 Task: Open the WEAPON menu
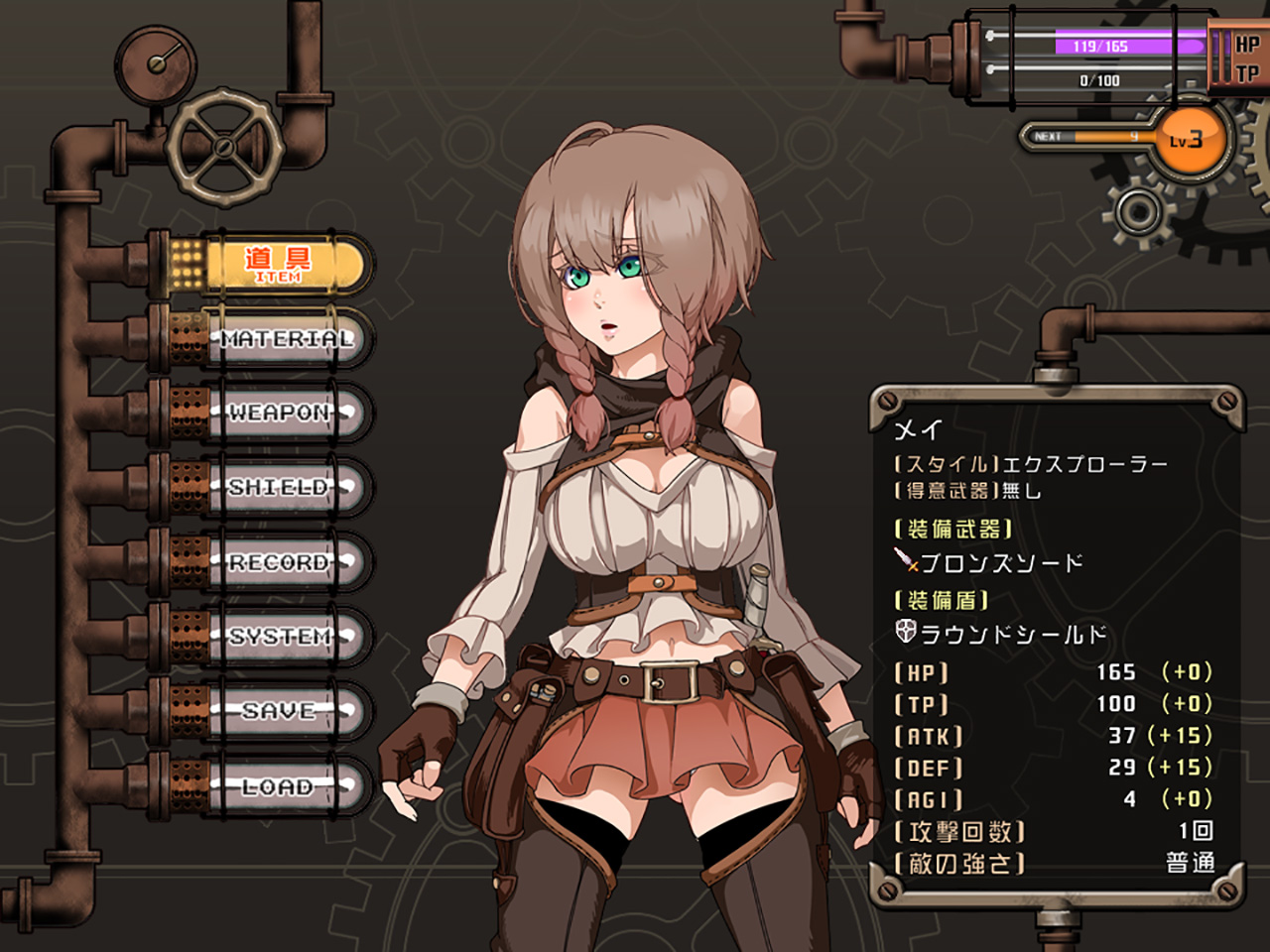click(x=282, y=414)
